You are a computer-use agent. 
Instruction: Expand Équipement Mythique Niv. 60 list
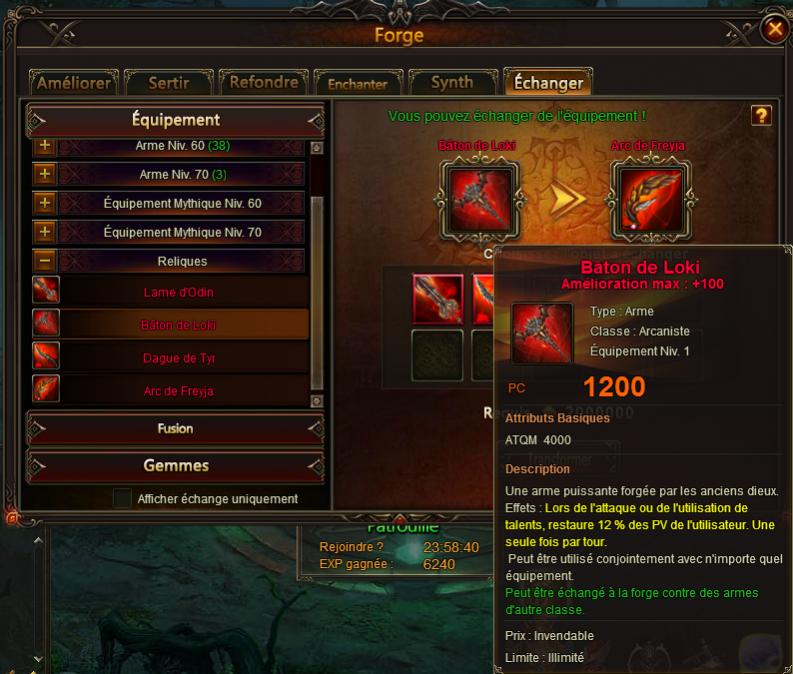pyautogui.click(x=44, y=204)
